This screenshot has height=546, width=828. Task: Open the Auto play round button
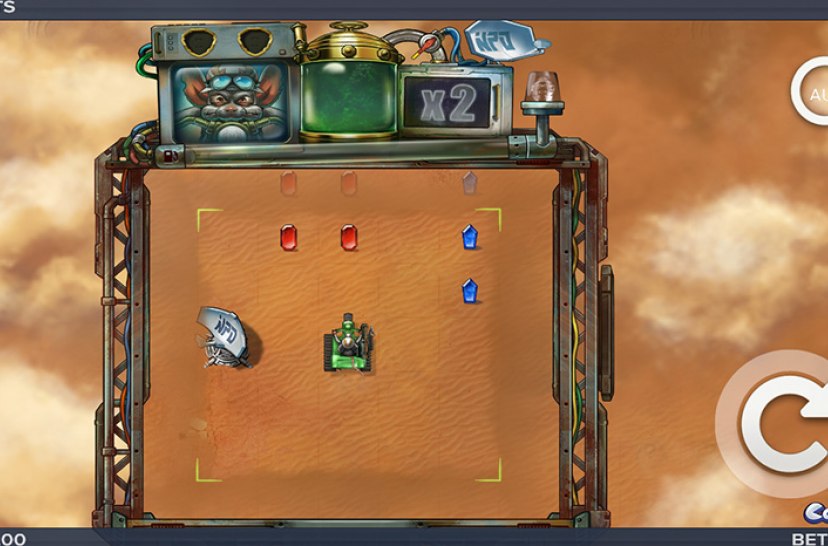(812, 93)
